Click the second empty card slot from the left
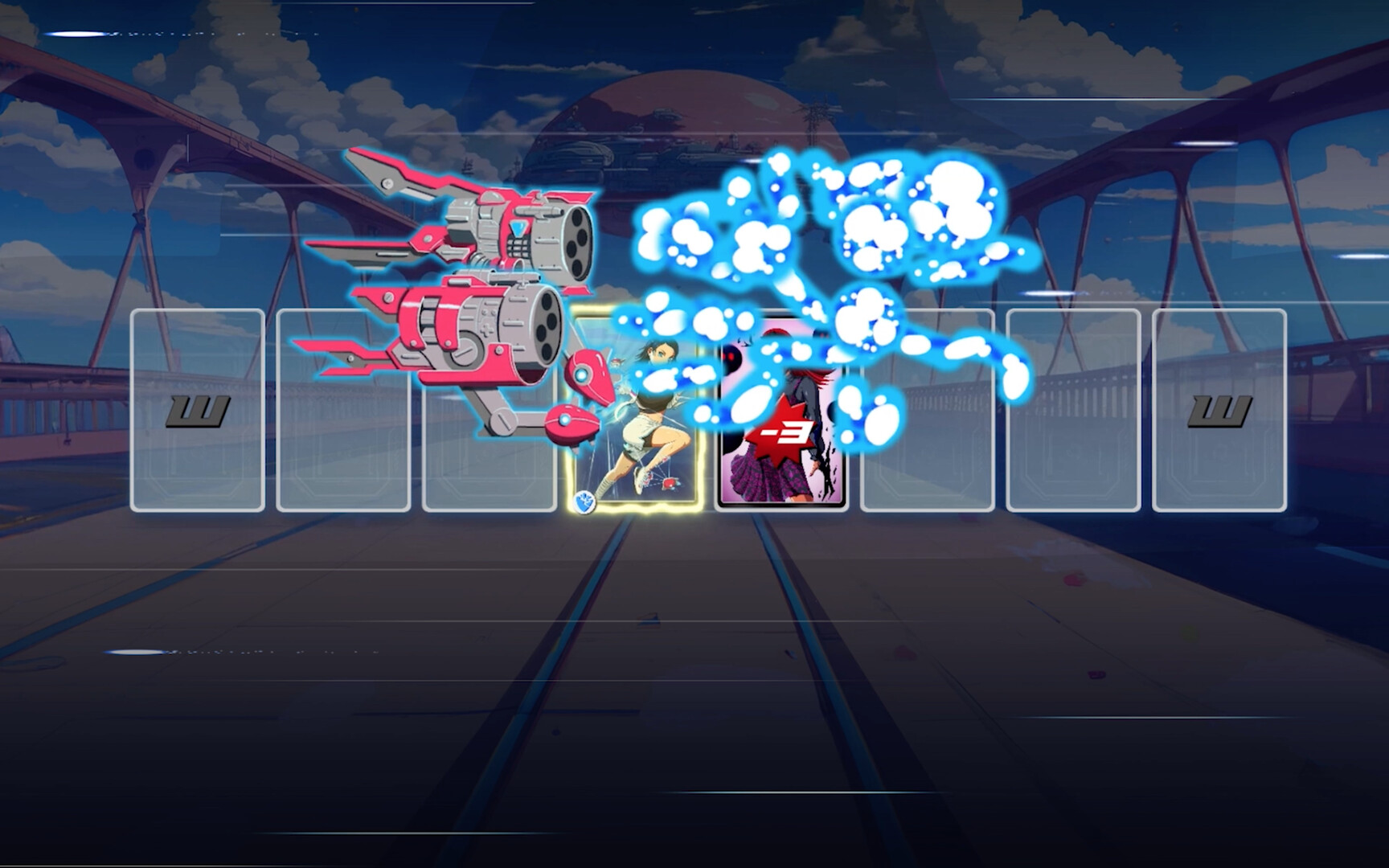Image resolution: width=1389 pixels, height=868 pixels. click(x=346, y=410)
